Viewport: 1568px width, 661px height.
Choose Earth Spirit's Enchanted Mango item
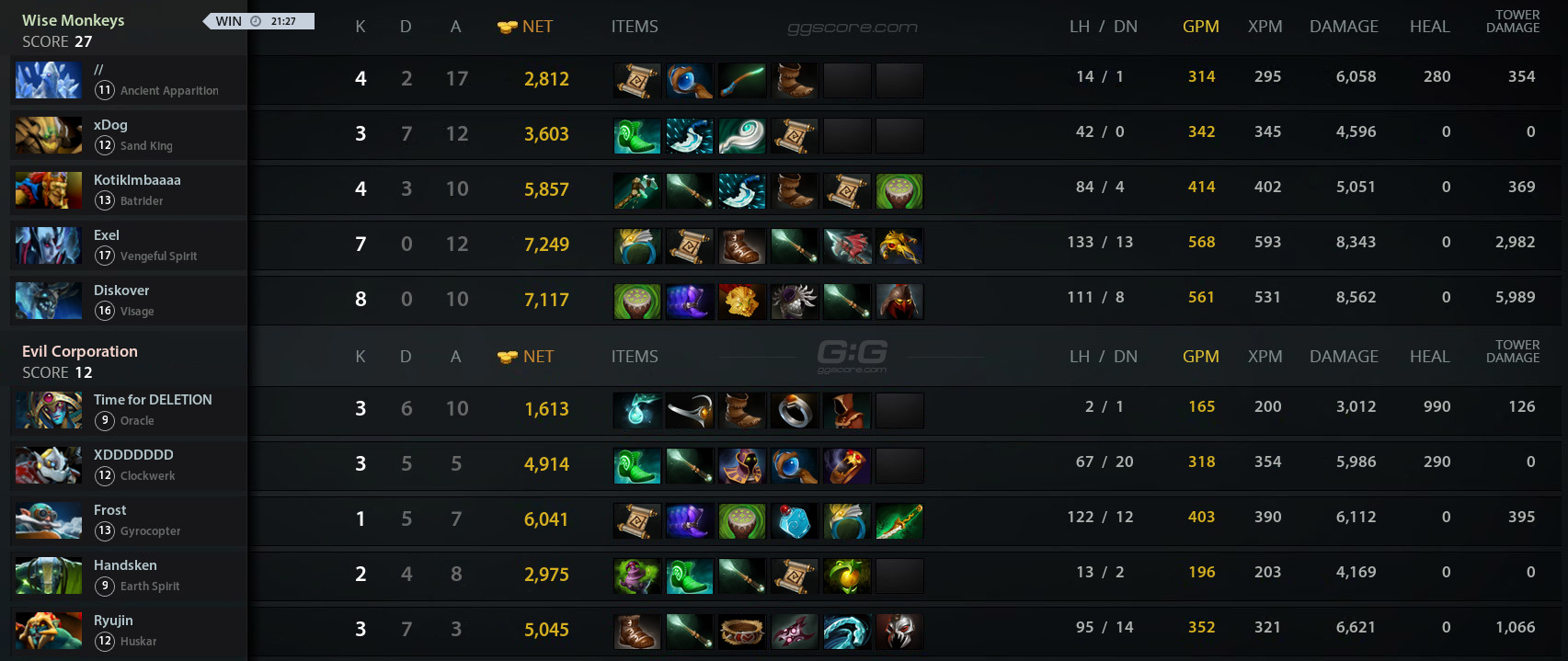point(847,576)
